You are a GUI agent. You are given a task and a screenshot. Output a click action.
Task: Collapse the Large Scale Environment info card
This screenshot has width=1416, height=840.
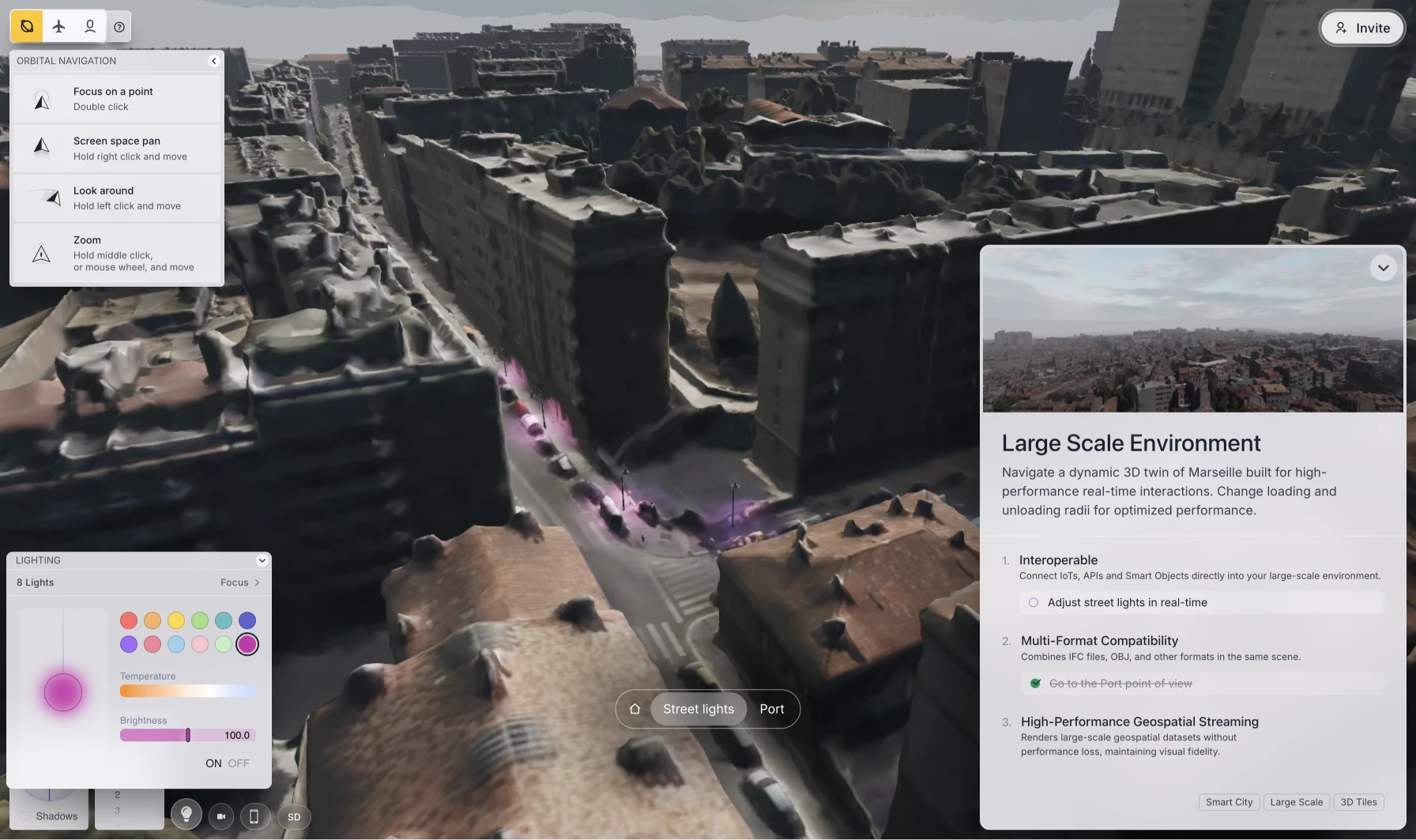click(1383, 268)
